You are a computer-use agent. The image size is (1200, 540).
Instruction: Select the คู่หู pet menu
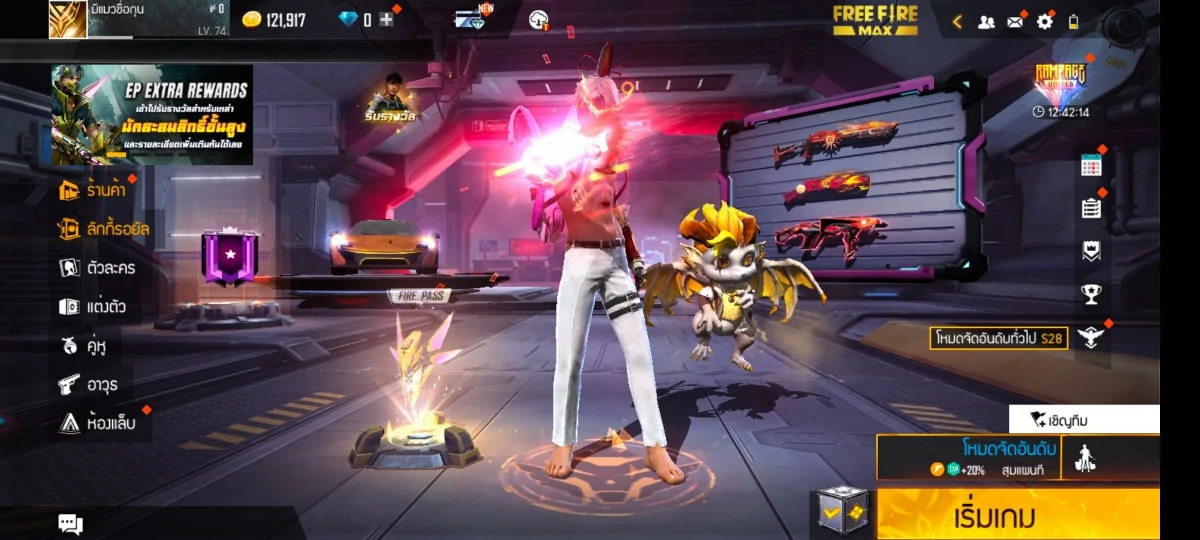point(83,346)
